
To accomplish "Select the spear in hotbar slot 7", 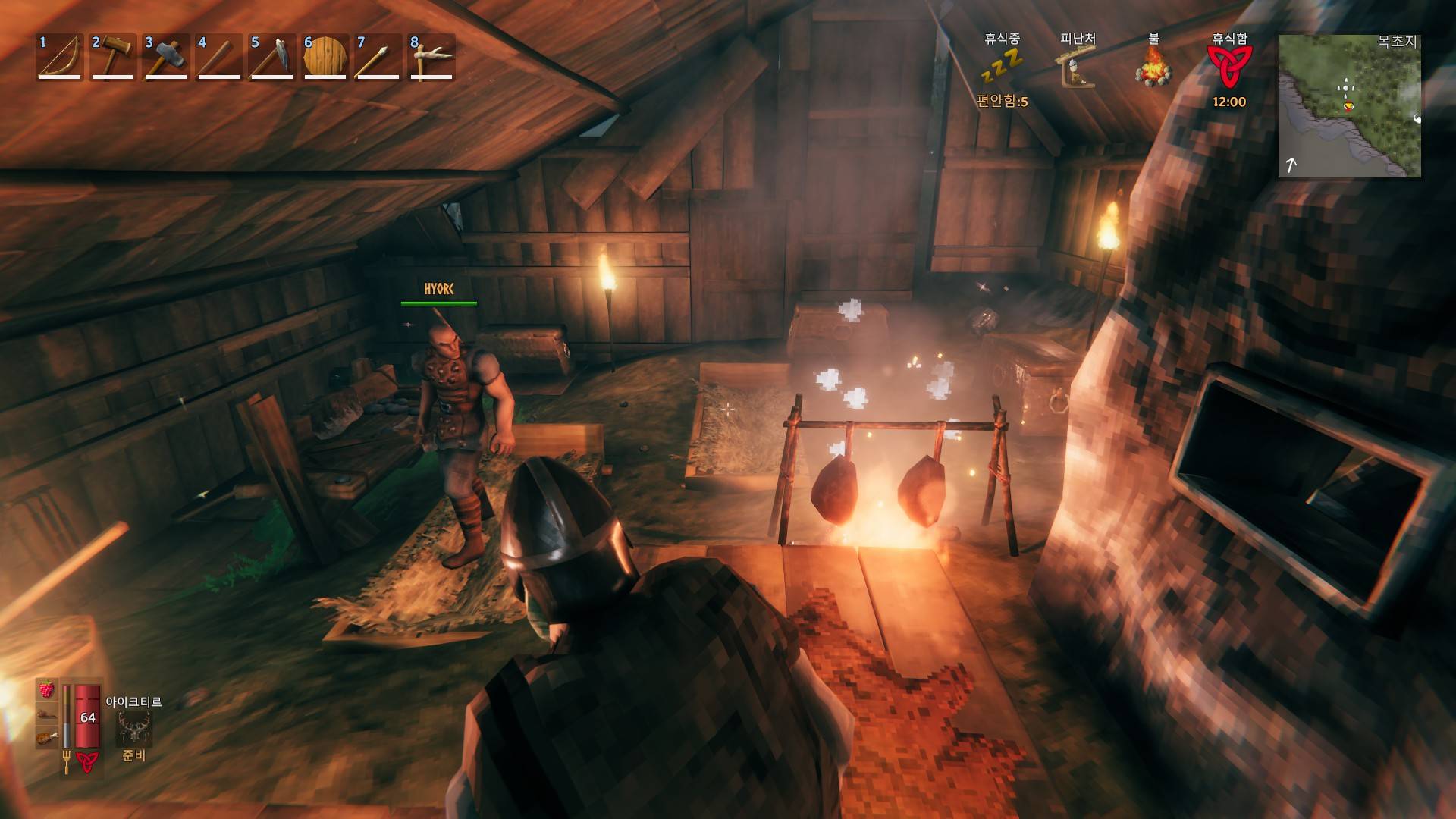I will pyautogui.click(x=378, y=56).
